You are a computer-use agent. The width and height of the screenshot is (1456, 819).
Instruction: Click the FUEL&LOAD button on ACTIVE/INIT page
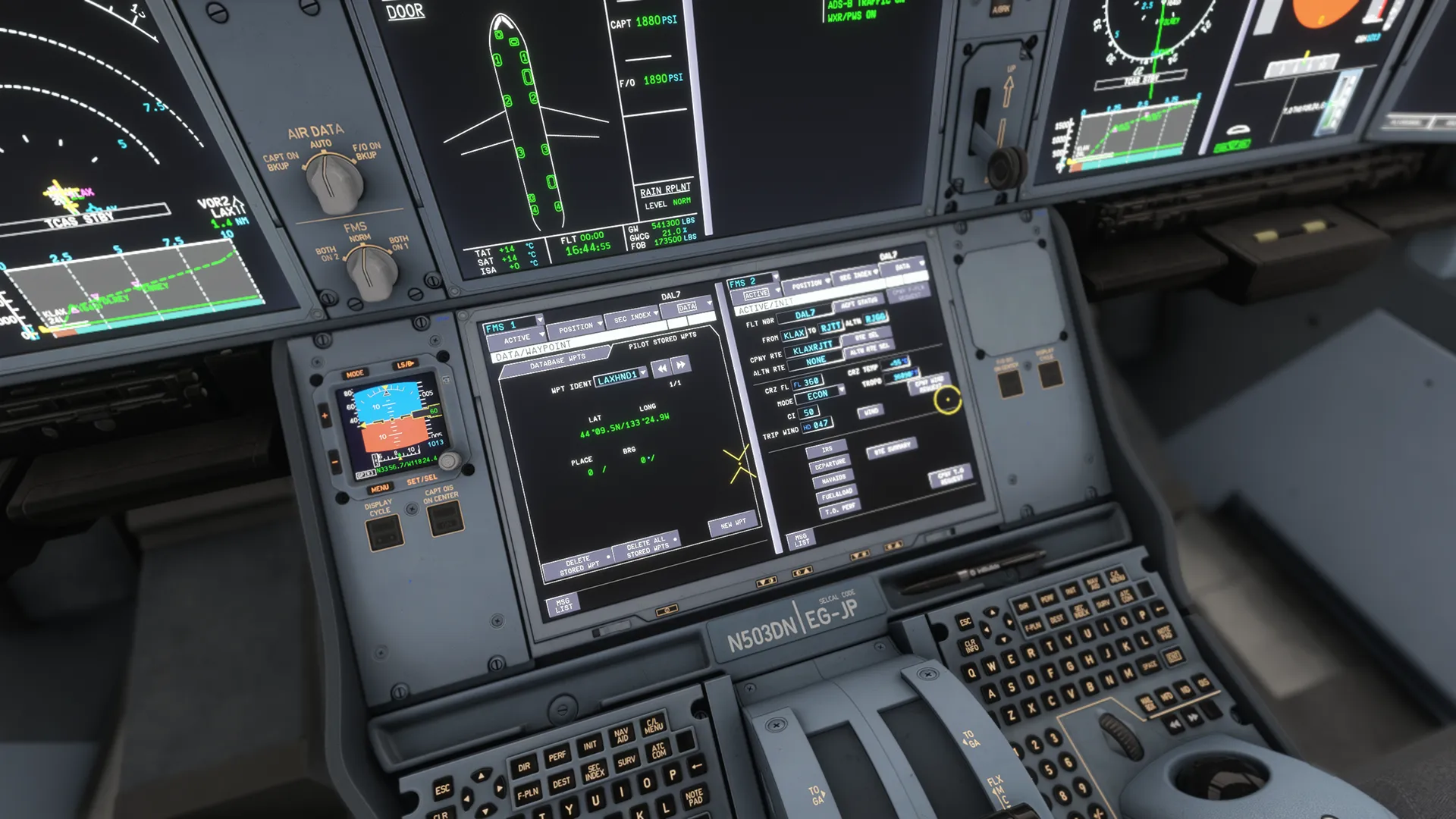(x=836, y=494)
